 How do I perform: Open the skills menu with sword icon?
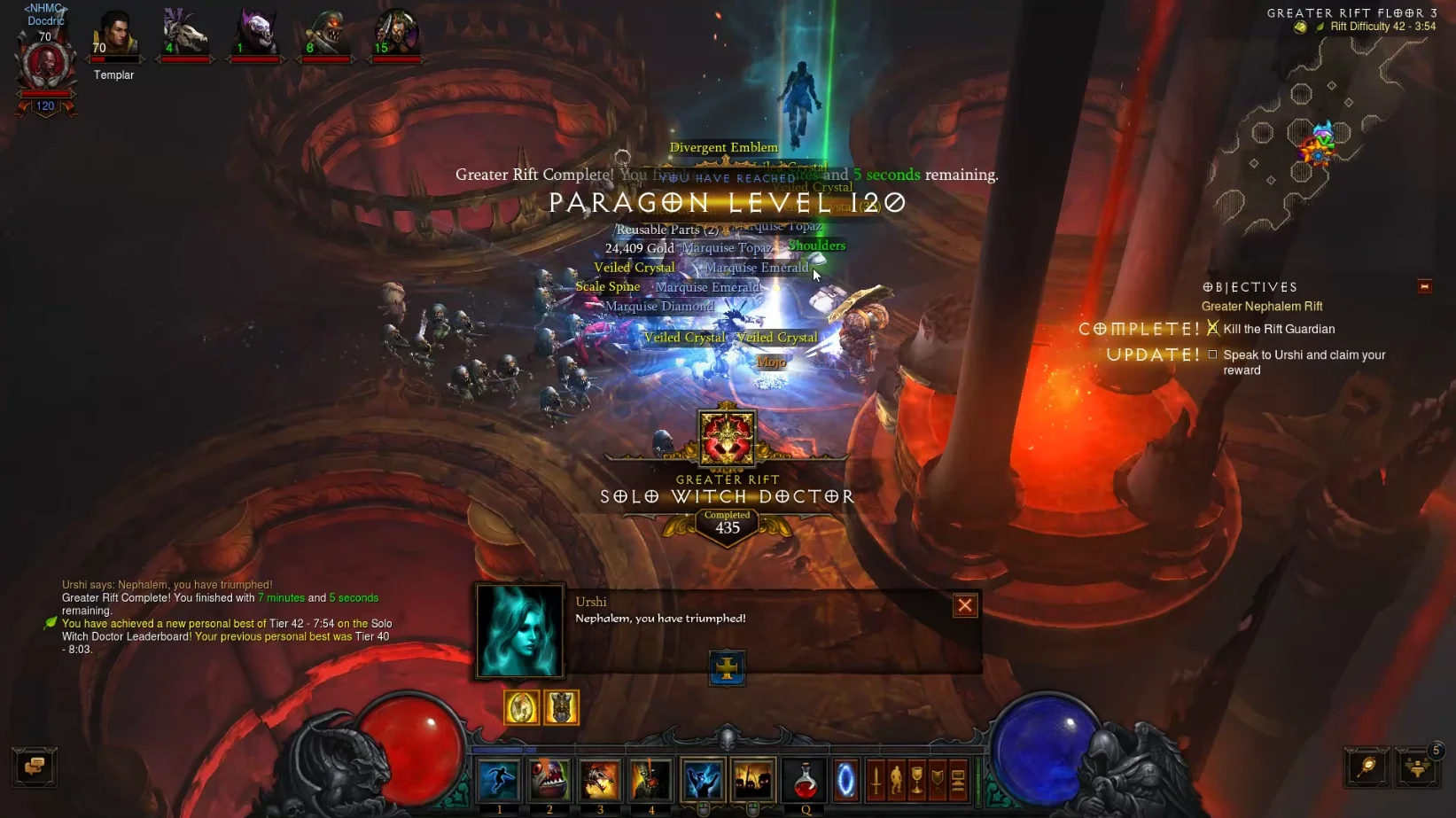coord(876,780)
